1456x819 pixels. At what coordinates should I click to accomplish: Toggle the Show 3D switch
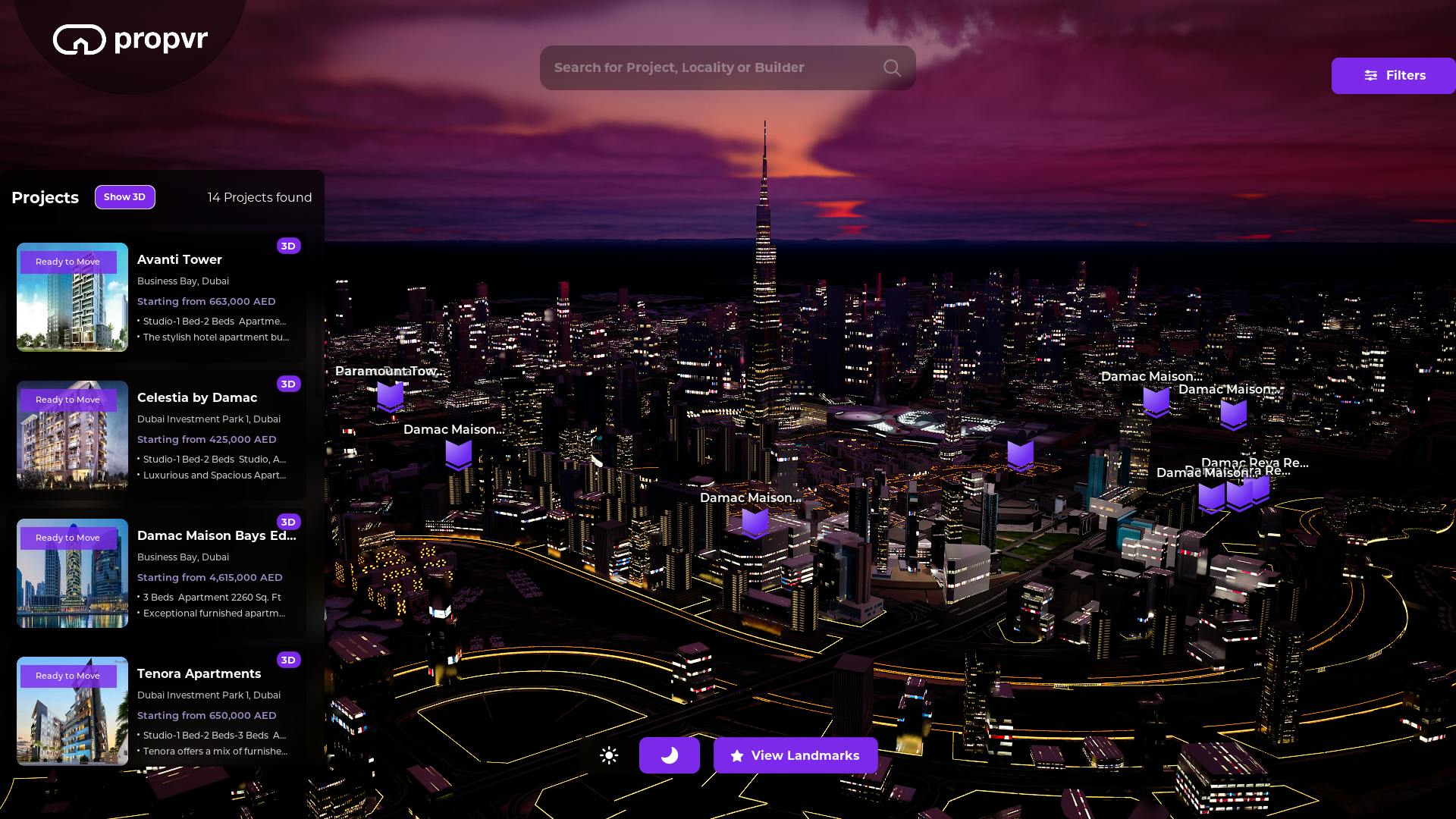[x=125, y=197]
